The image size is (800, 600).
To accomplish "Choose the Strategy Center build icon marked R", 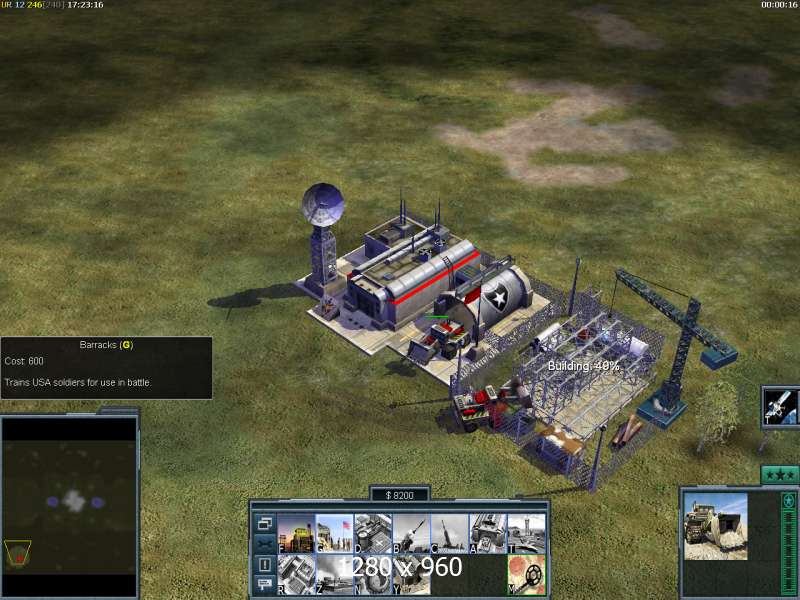I will click(x=296, y=574).
